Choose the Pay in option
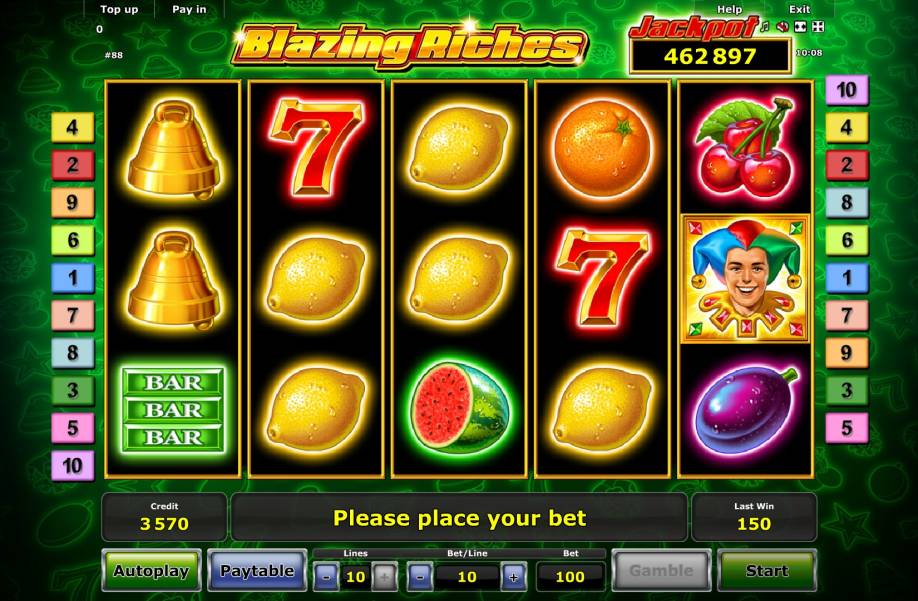 pyautogui.click(x=189, y=9)
